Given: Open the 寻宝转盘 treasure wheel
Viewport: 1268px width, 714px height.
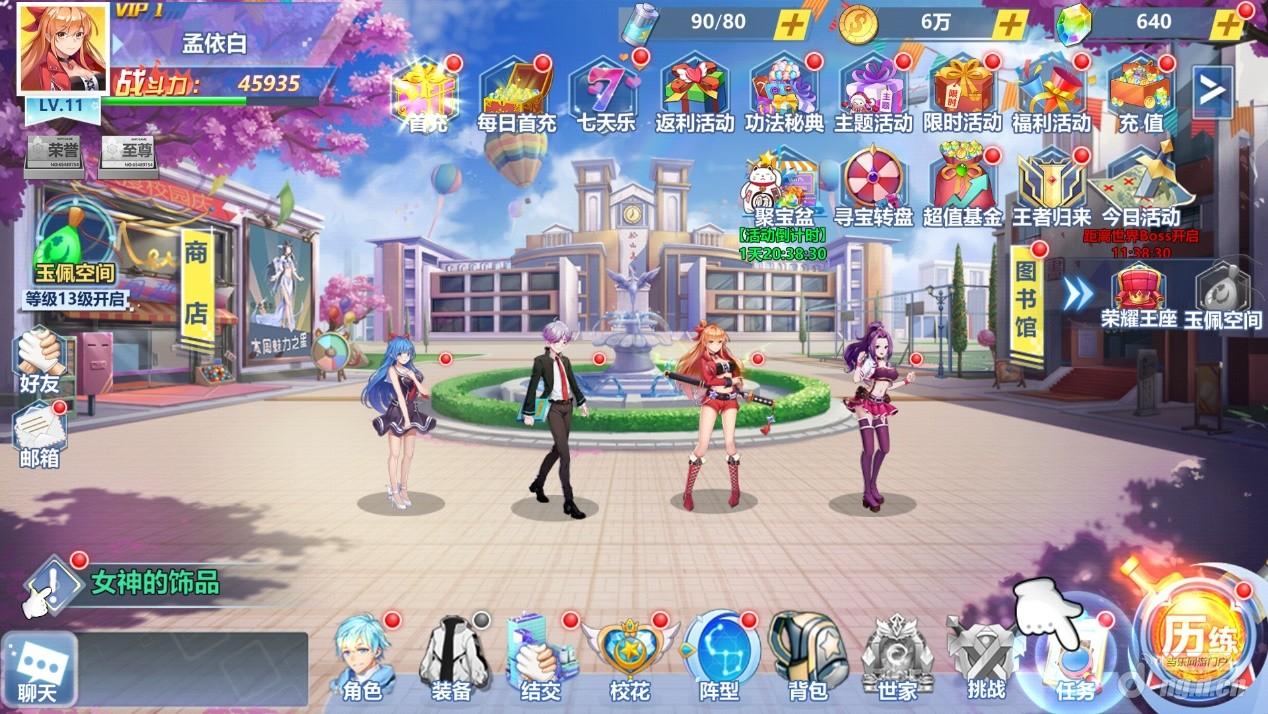Looking at the screenshot, I should pyautogui.click(x=876, y=188).
